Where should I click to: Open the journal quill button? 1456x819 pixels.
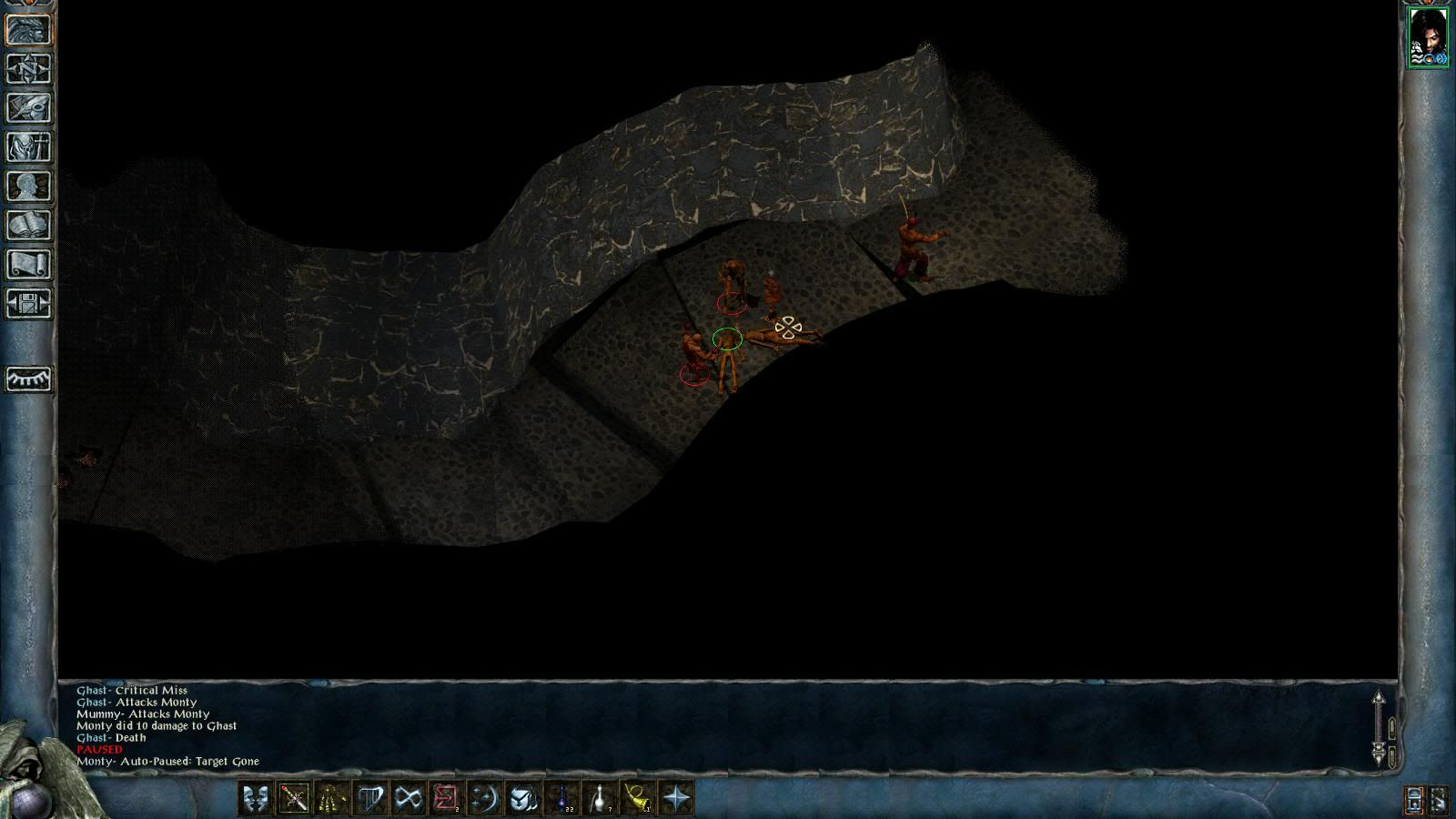pyautogui.click(x=28, y=108)
